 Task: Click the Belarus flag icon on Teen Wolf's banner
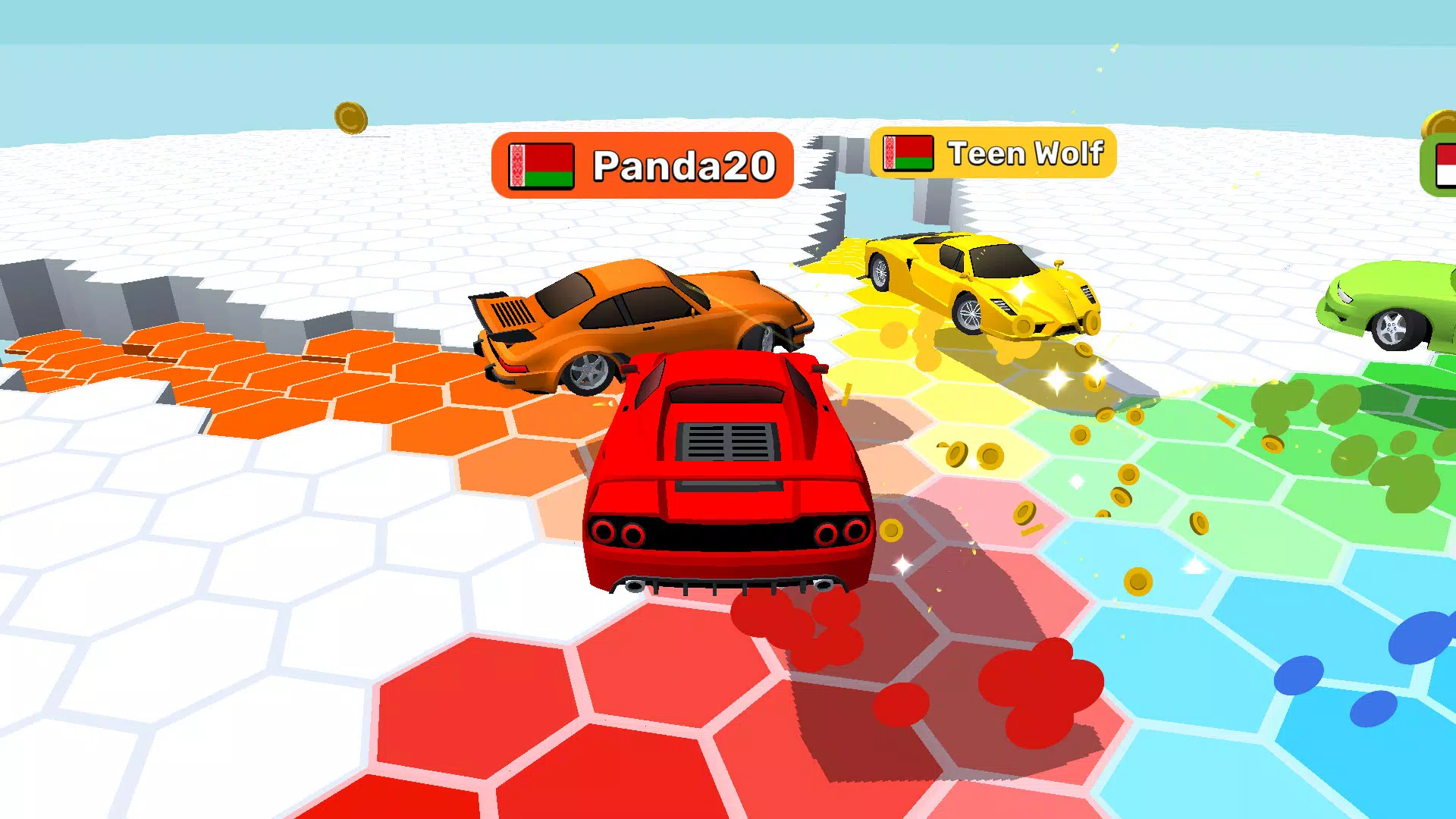[908, 153]
